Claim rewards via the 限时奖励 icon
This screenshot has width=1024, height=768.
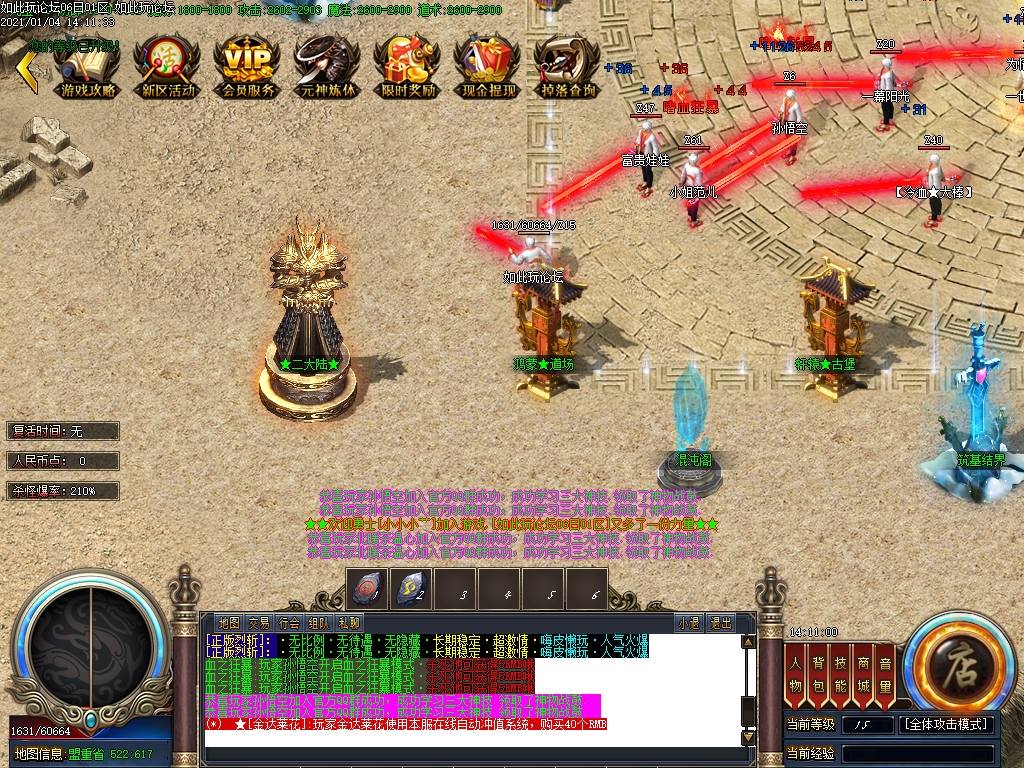click(x=408, y=66)
